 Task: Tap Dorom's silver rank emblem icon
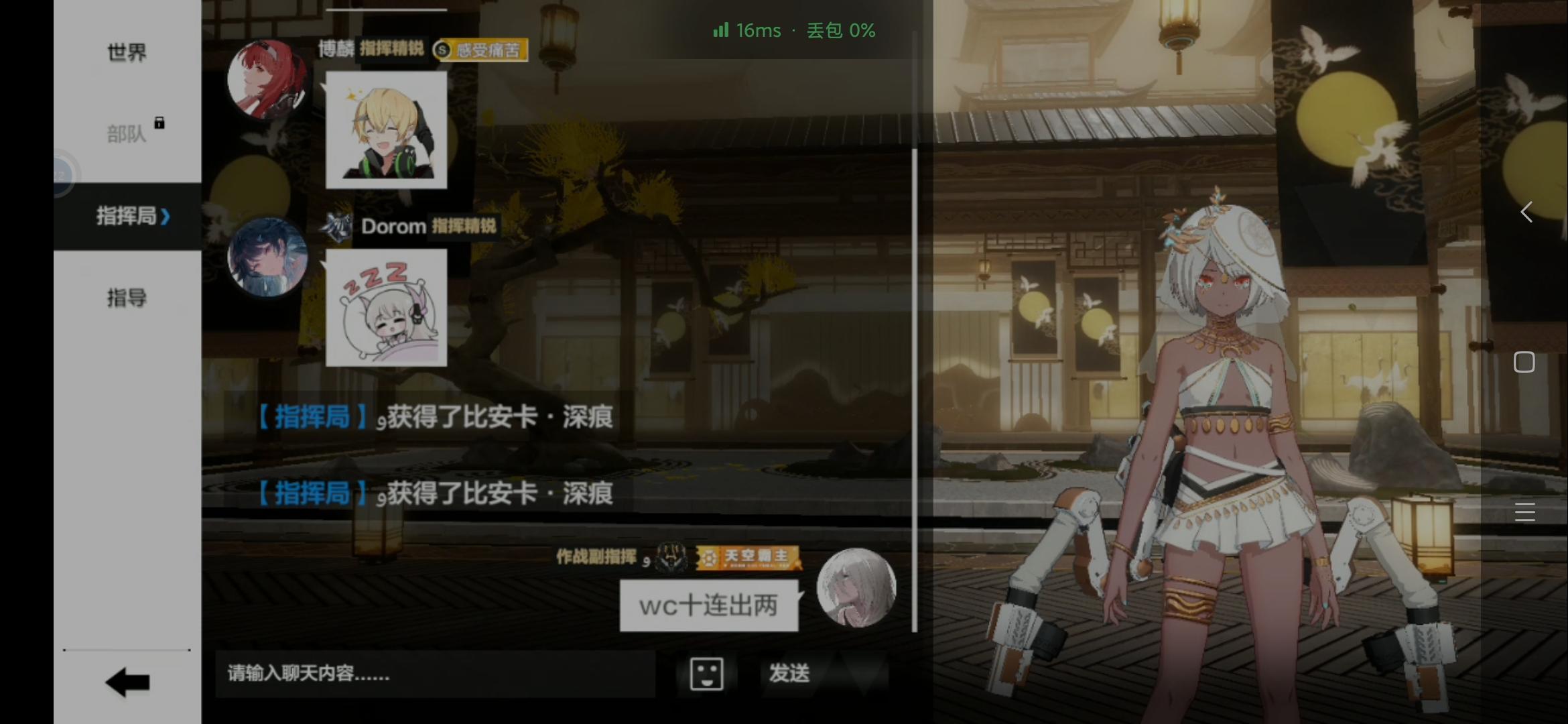pos(338,226)
